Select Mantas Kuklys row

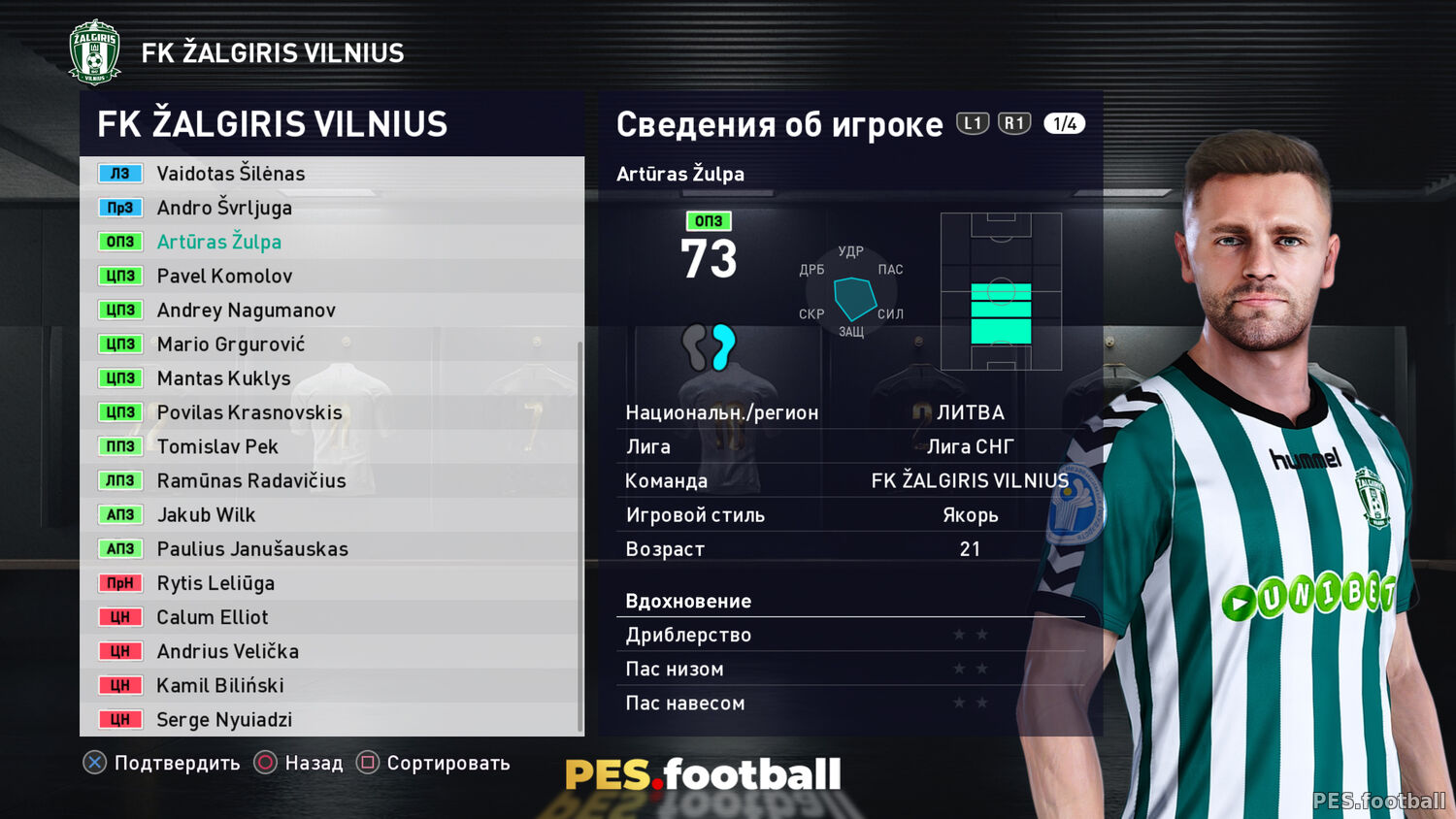[x=223, y=378]
